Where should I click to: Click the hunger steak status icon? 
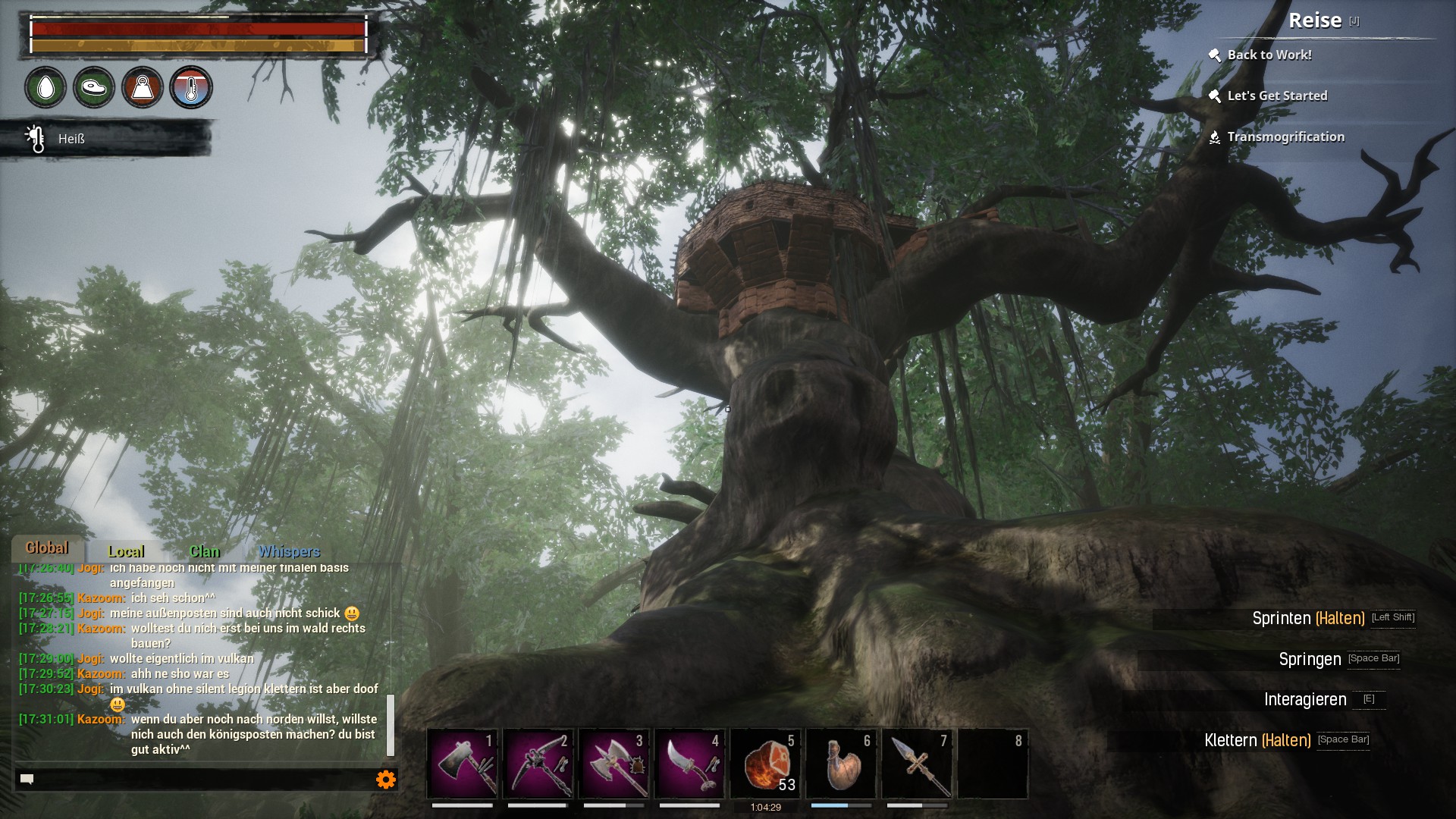click(x=94, y=88)
